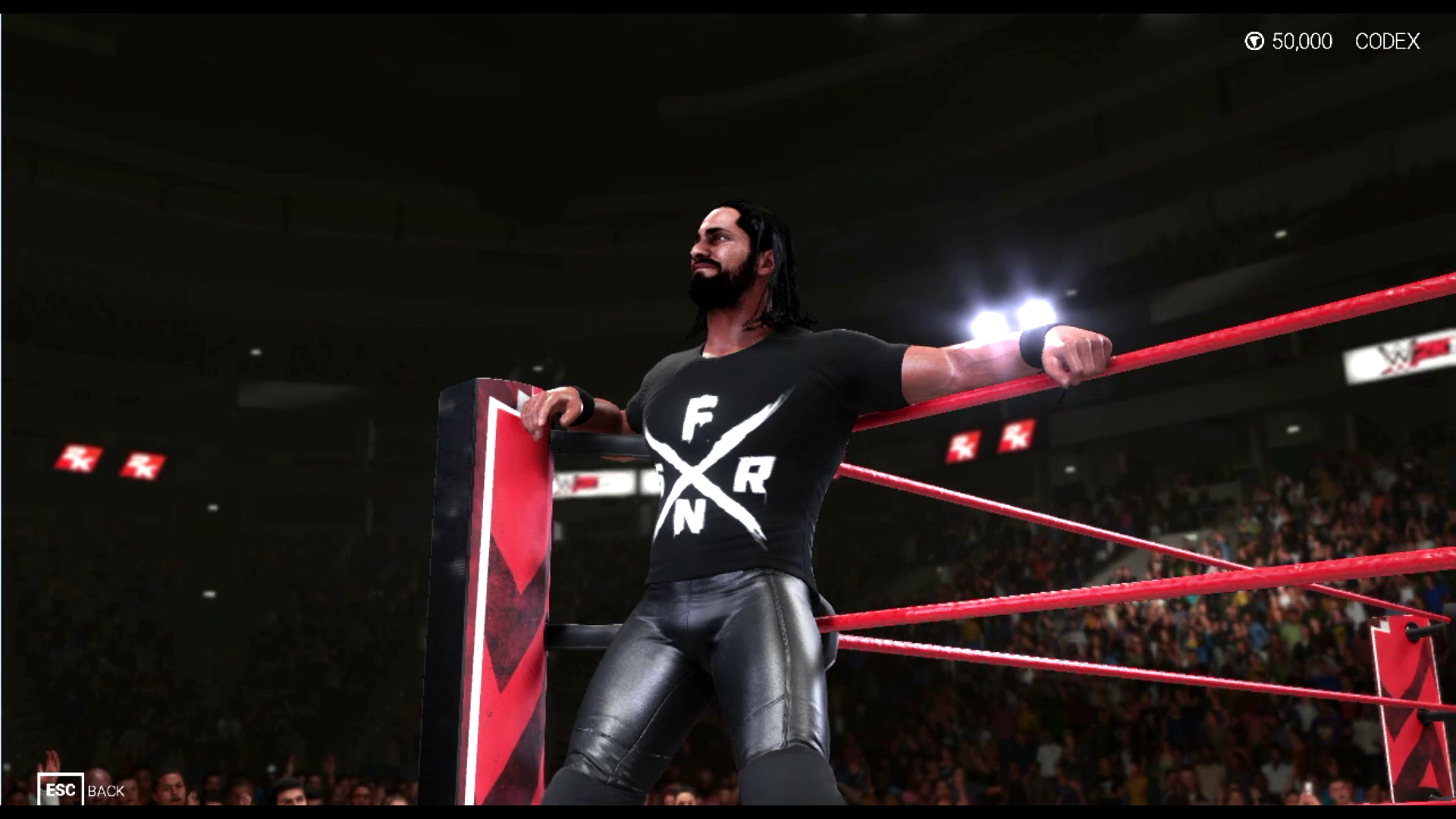Select the CODEX watermark label
Viewport: 1456px width, 819px height.
click(1386, 42)
